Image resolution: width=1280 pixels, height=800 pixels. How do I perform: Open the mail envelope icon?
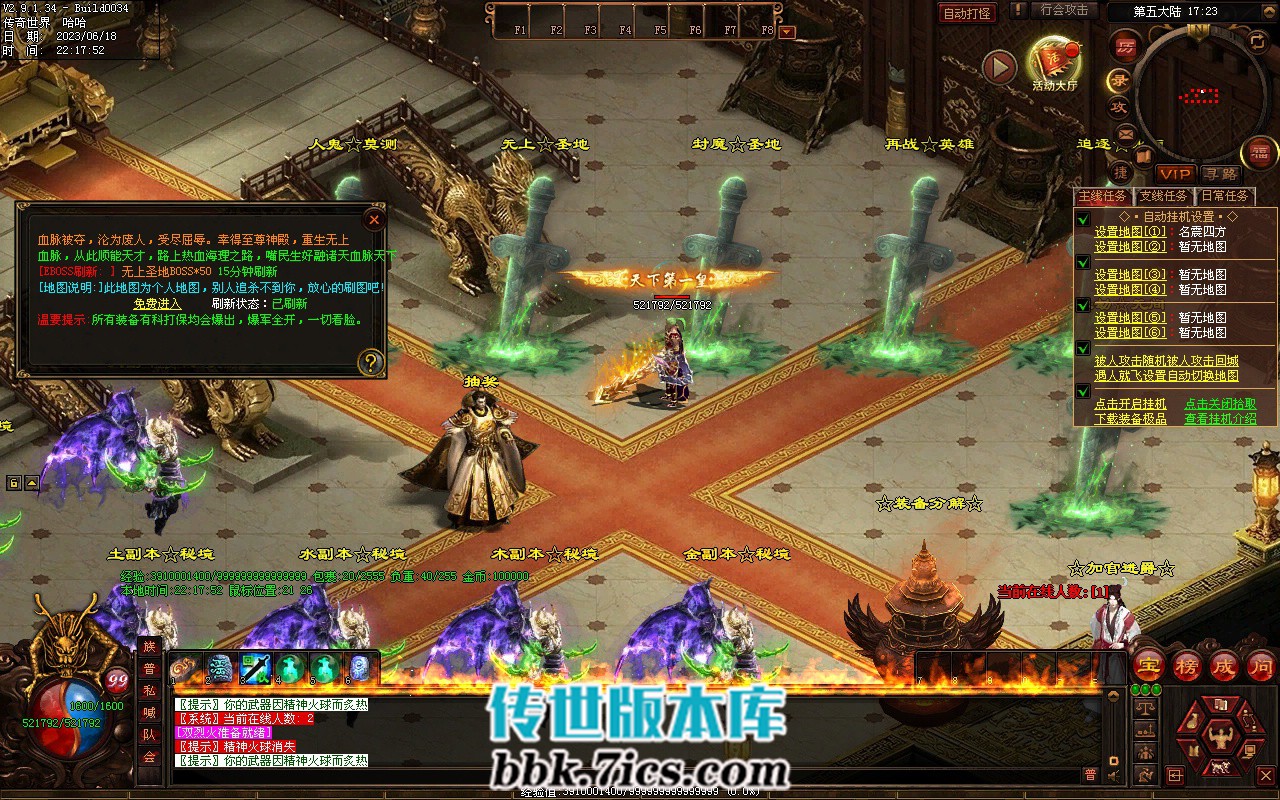pos(1126,133)
